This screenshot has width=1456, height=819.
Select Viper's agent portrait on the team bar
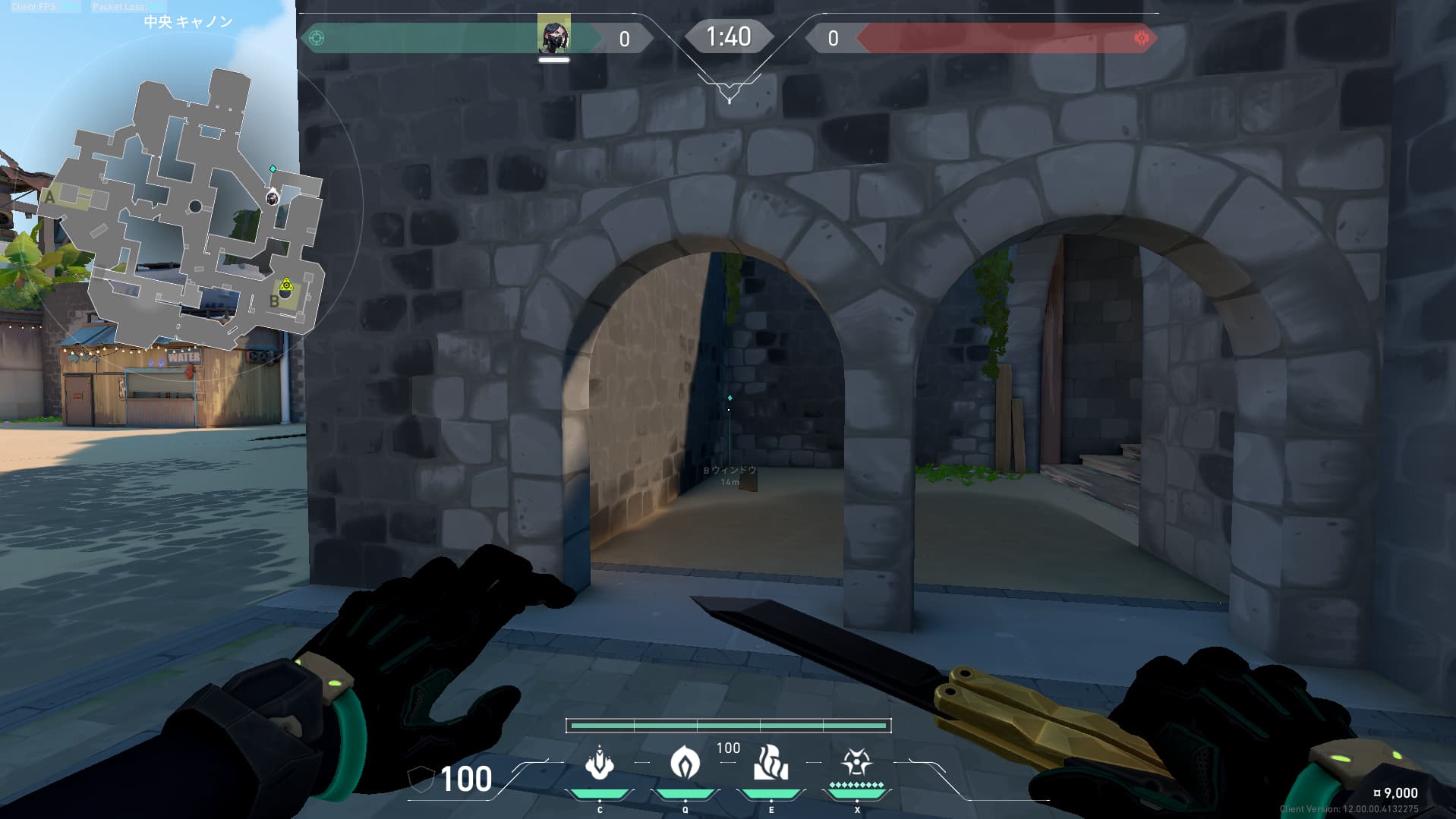[x=553, y=34]
